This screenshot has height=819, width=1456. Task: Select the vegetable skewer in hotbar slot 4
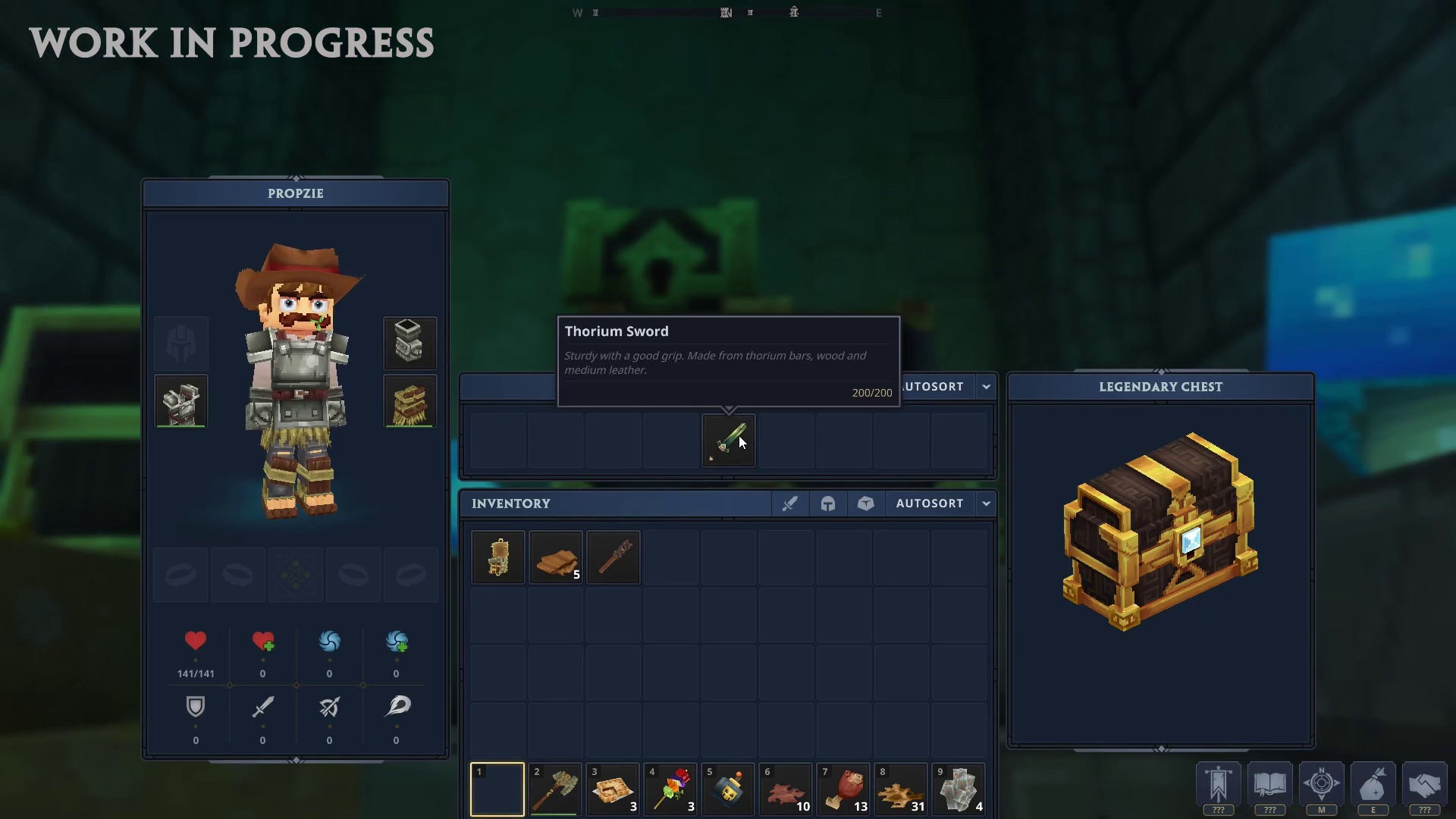click(670, 789)
